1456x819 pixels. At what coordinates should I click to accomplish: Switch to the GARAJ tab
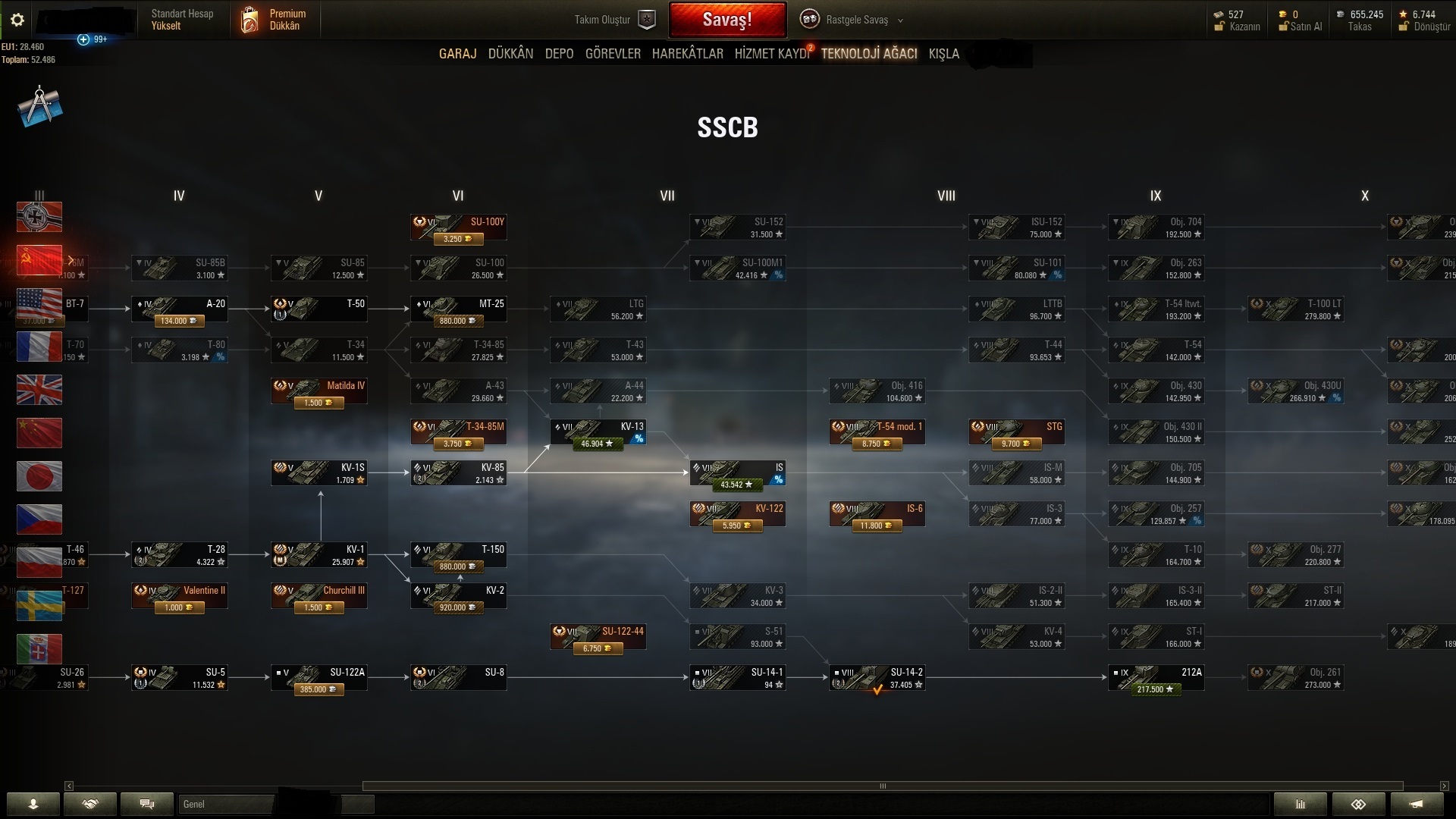[x=457, y=54]
